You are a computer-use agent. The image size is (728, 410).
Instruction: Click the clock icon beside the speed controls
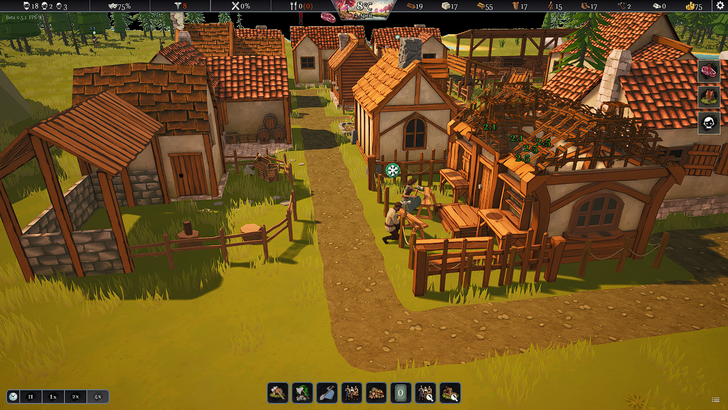click(12, 397)
